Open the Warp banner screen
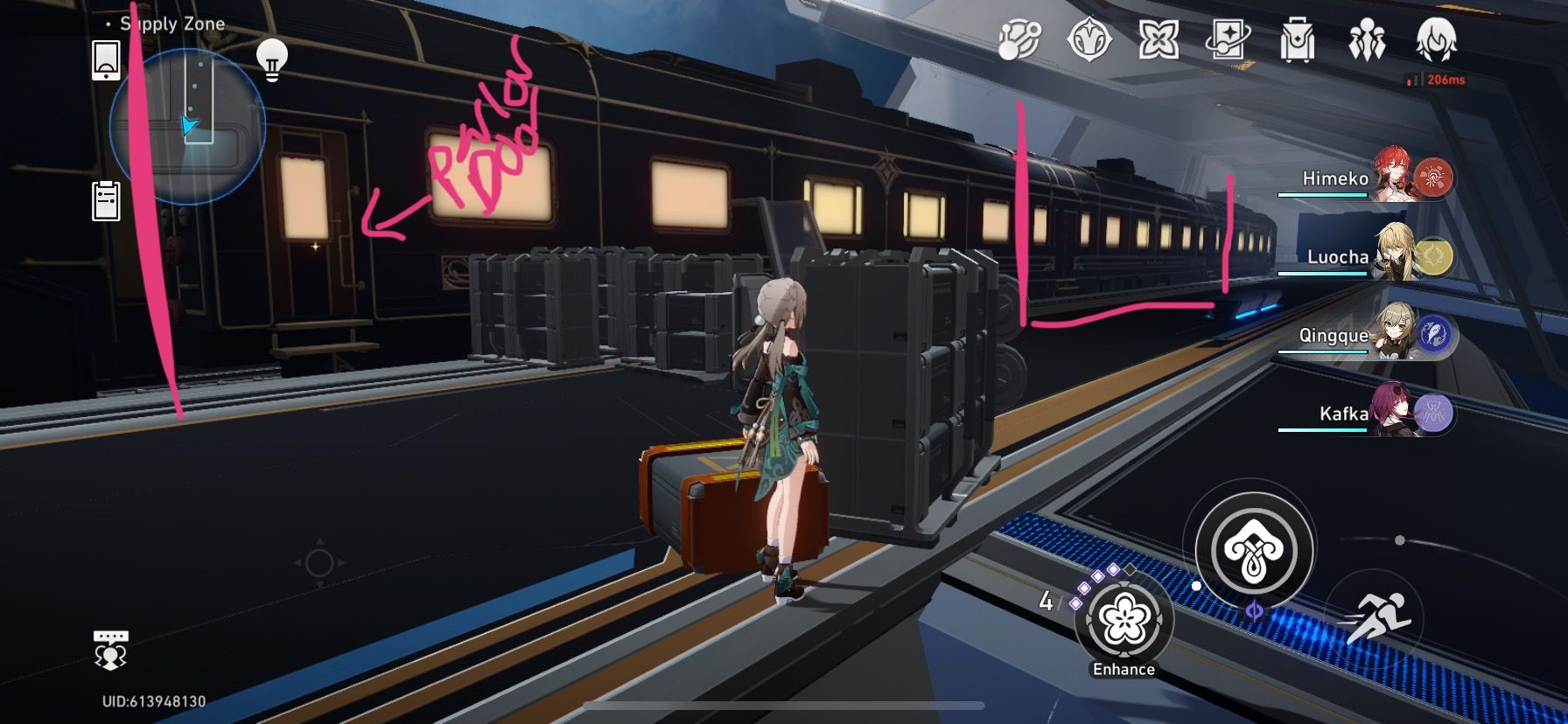 tap(1228, 39)
